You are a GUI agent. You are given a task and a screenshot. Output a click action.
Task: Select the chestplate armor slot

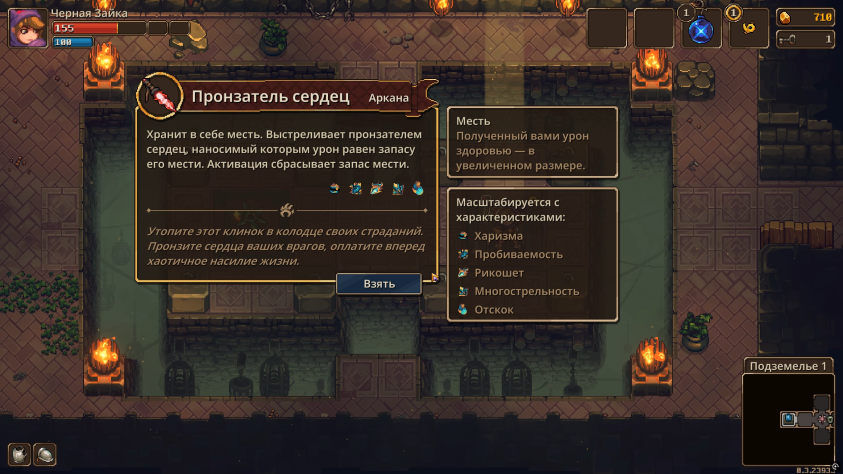click(x=20, y=454)
